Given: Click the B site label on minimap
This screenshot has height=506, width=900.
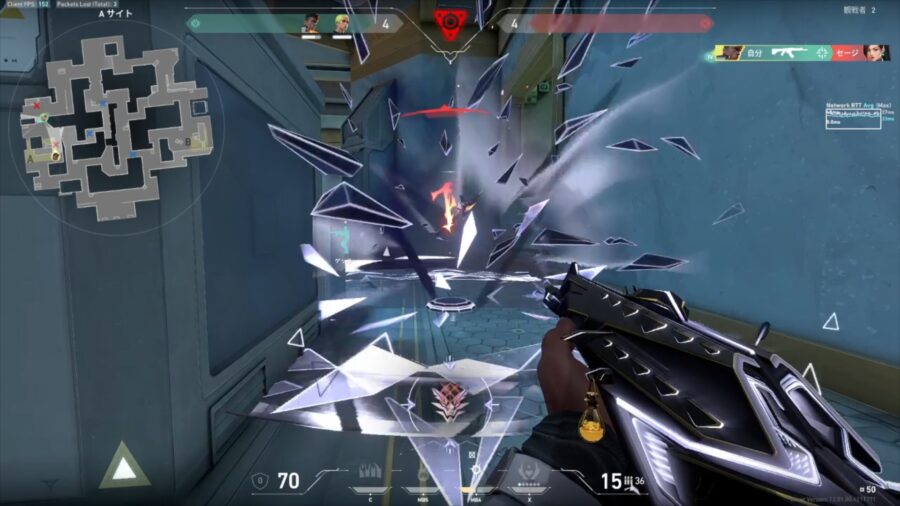Looking at the screenshot, I should point(188,142).
